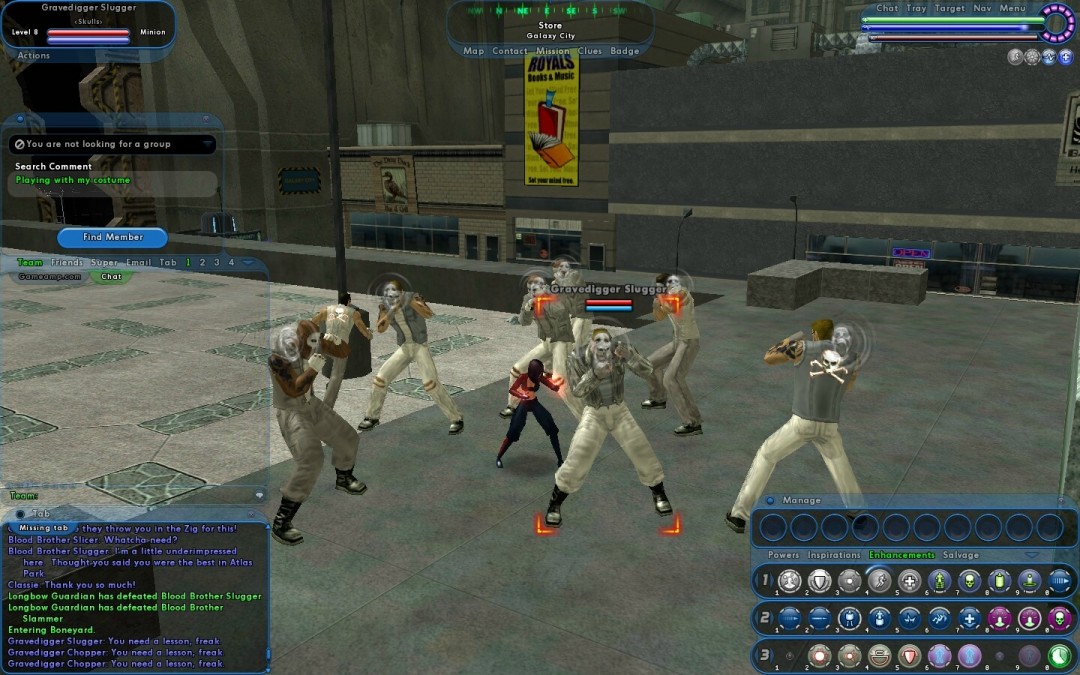Activate the running figure power in tray 1
This screenshot has width=1080, height=675.
pyautogui.click(x=880, y=581)
